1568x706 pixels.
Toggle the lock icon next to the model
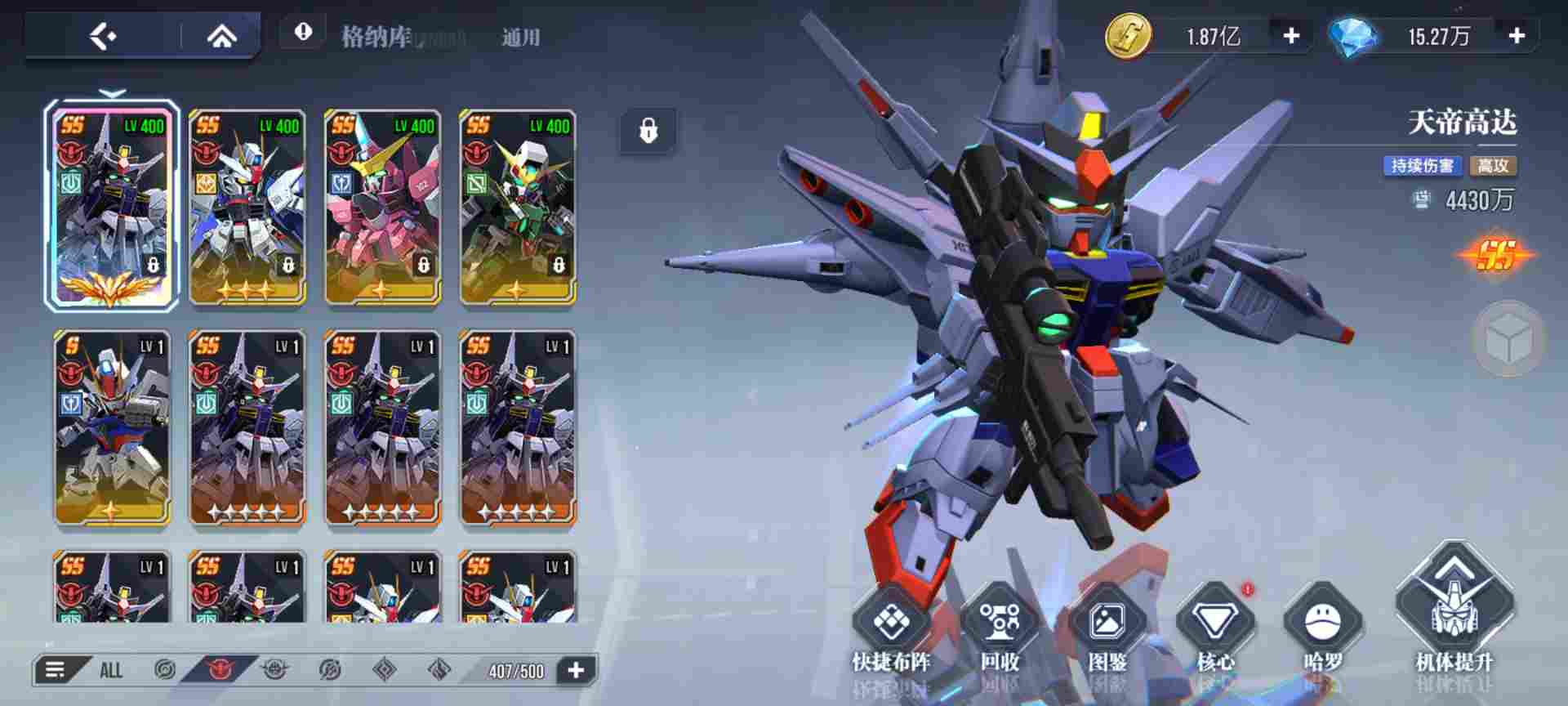click(x=649, y=128)
